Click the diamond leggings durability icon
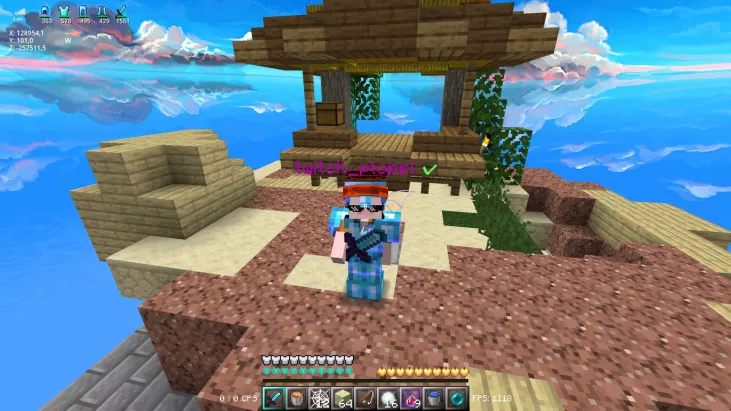This screenshot has width=731, height=411. [84, 10]
